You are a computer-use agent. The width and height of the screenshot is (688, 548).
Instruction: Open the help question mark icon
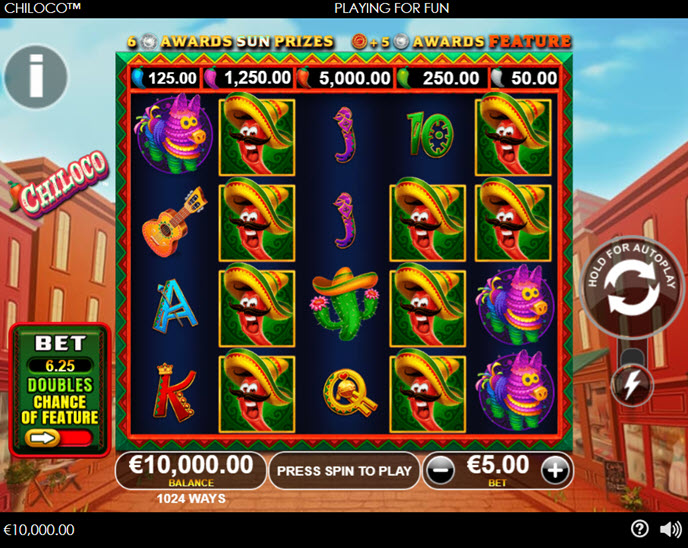pyautogui.click(x=640, y=529)
